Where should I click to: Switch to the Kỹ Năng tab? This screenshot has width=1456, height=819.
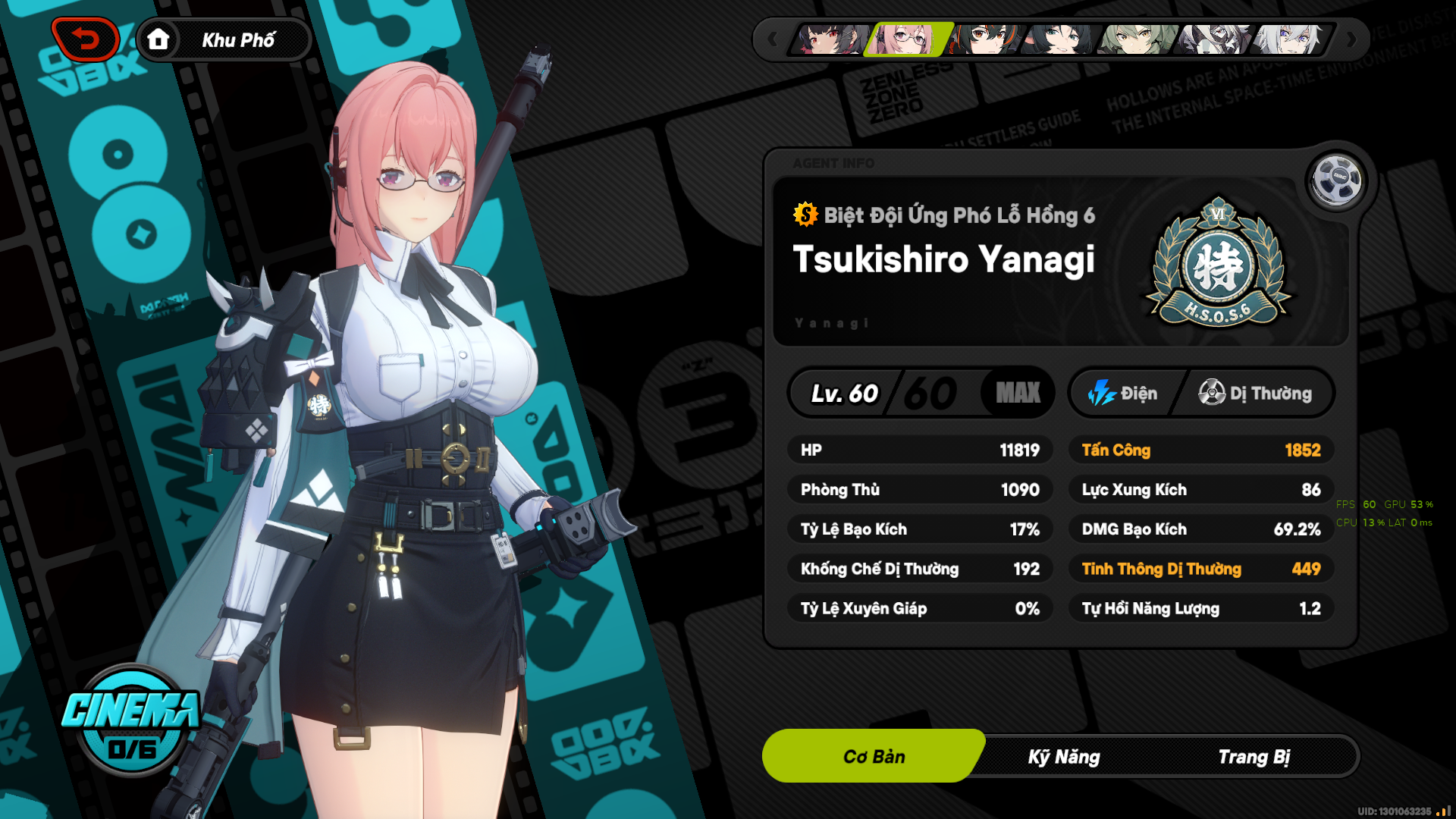pyautogui.click(x=1062, y=755)
